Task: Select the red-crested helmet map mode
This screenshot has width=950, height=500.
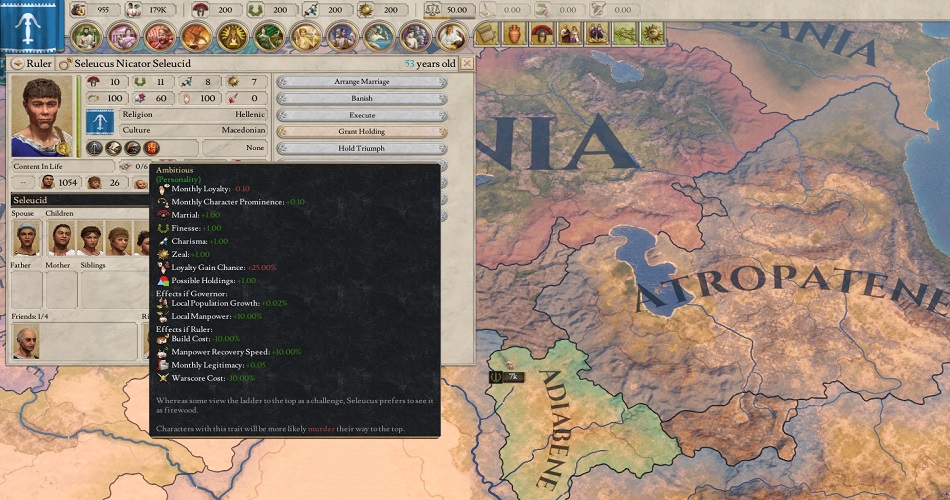Action: [x=541, y=34]
